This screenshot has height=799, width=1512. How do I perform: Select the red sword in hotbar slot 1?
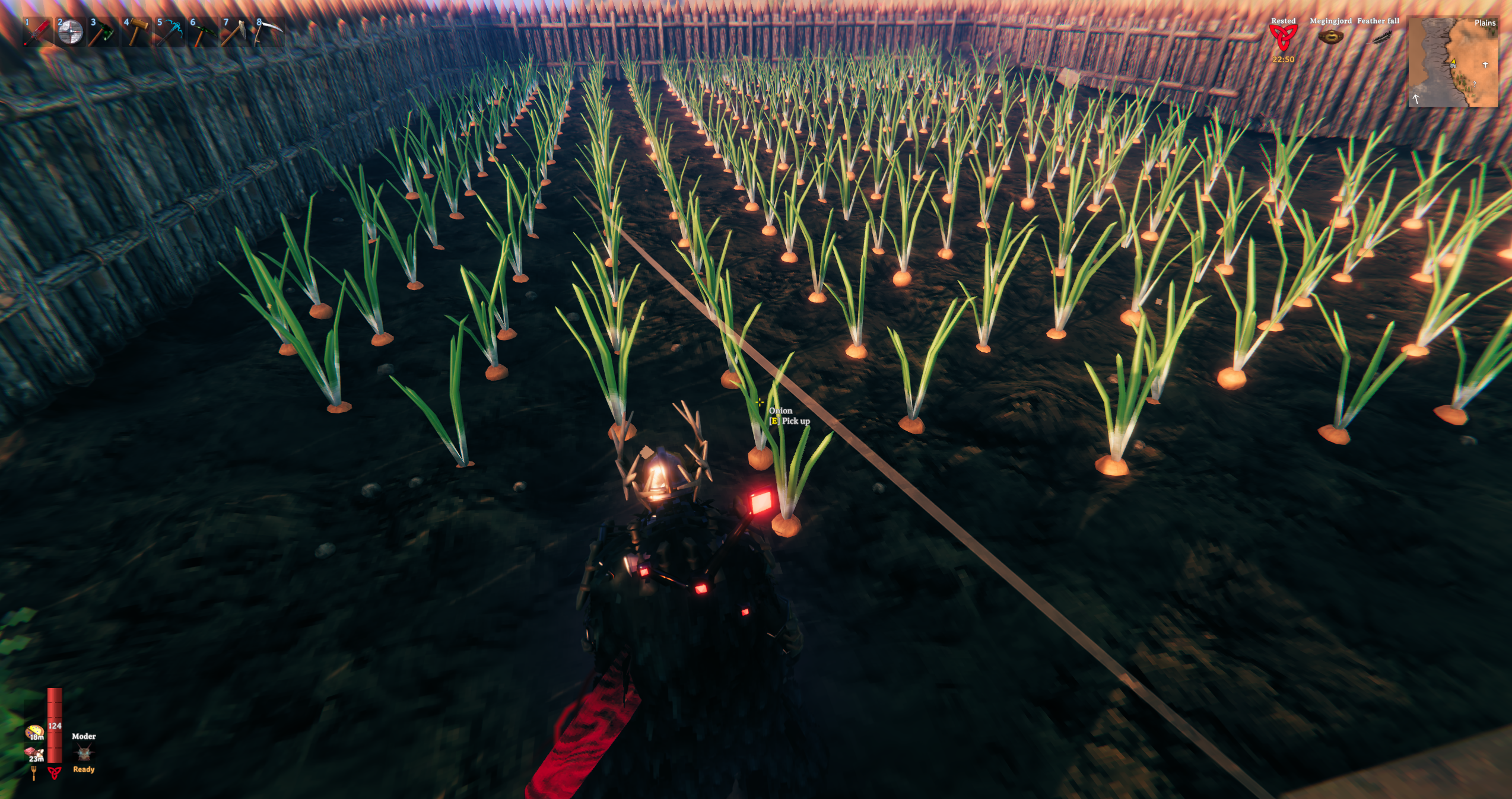click(x=37, y=32)
